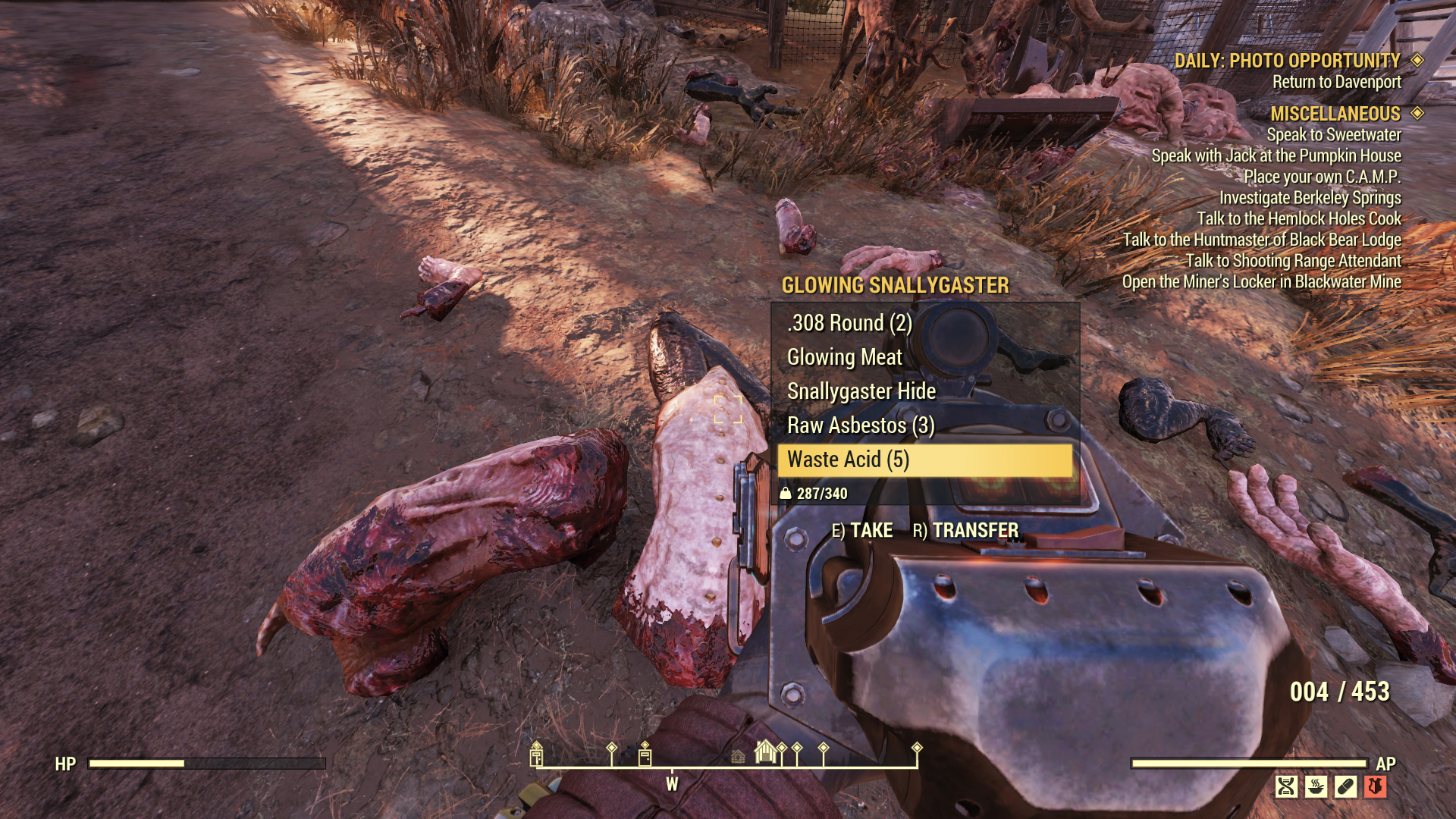1456x819 pixels.
Task: Select the hunger food bowl icon
Action: tap(1316, 786)
